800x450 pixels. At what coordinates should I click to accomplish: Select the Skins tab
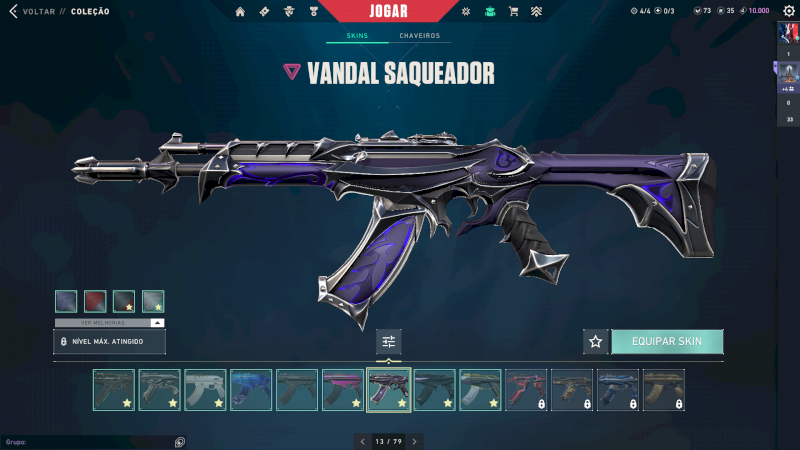point(357,36)
